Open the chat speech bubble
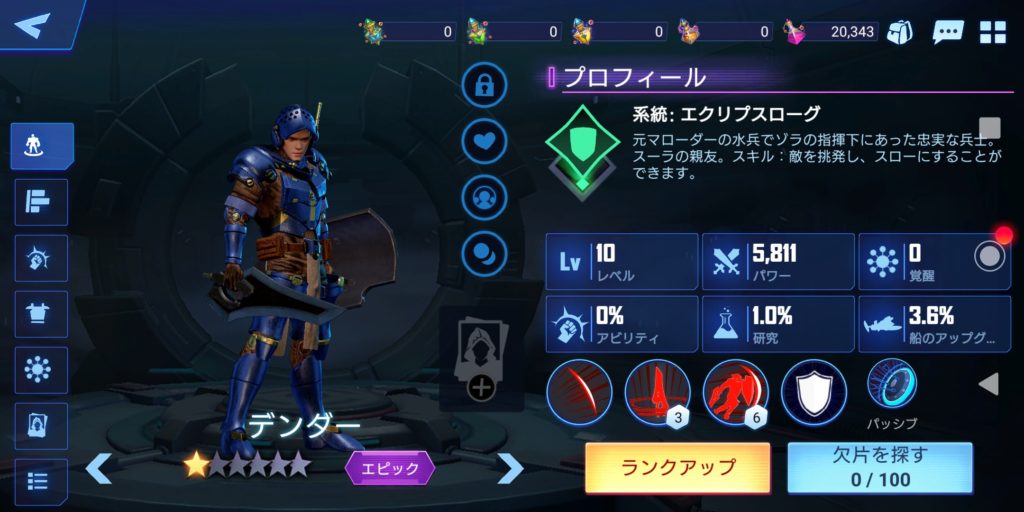 coord(947,31)
